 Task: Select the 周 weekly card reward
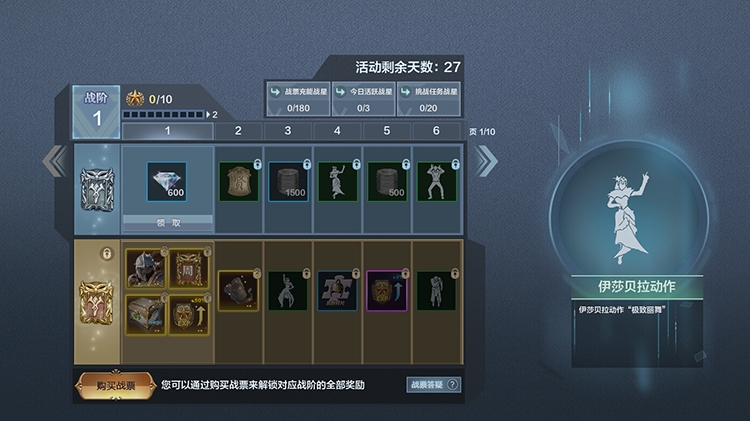[x=189, y=267]
